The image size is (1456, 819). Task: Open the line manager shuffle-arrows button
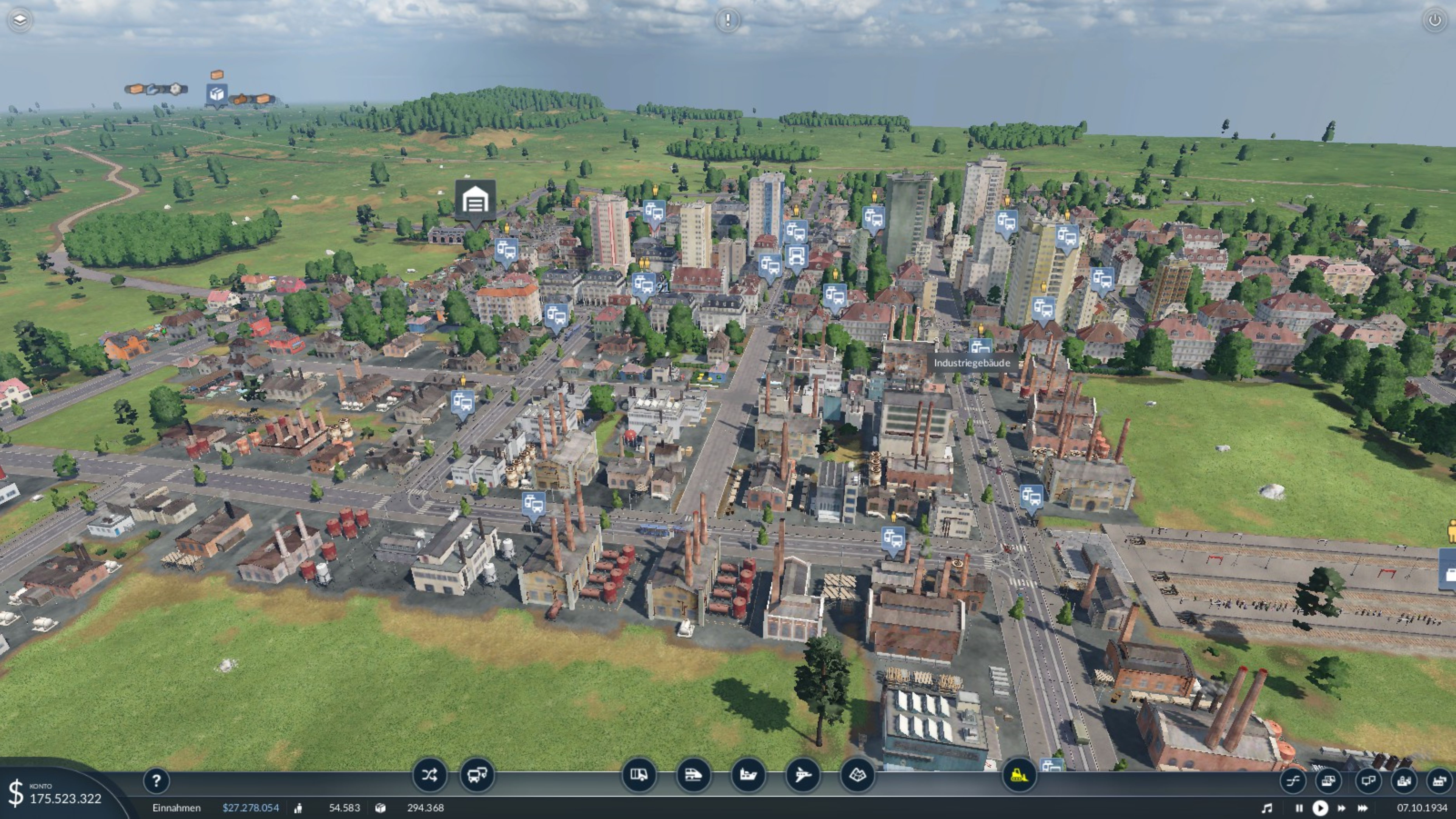pos(429,775)
